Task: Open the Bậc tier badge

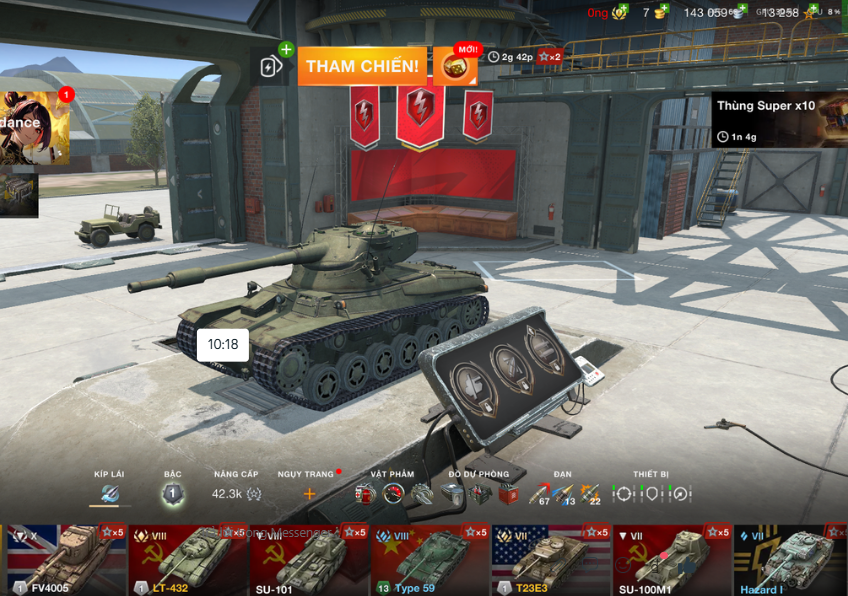Action: tap(172, 493)
